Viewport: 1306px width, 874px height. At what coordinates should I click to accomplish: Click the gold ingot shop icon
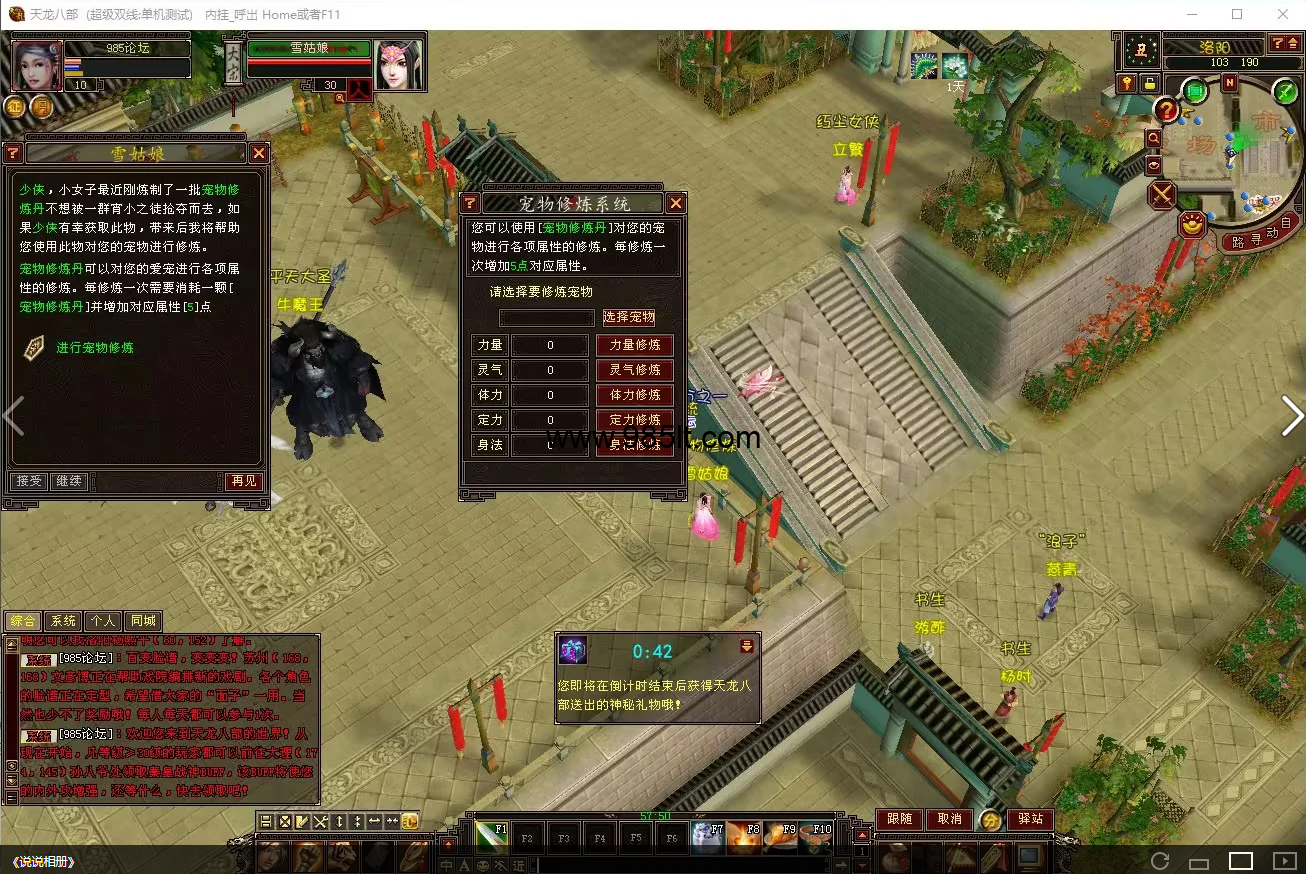1191,225
